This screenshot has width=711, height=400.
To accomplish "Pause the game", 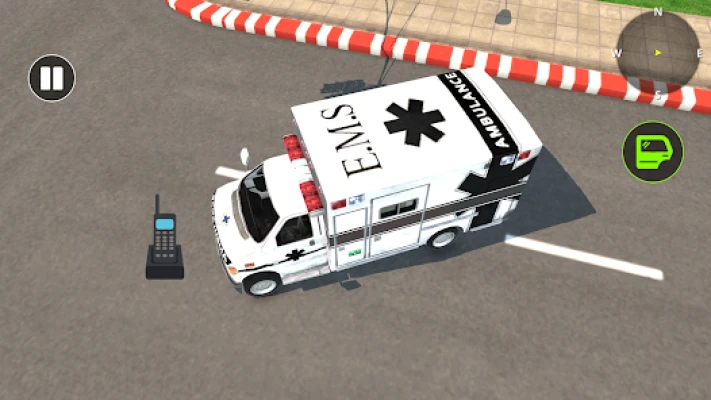I will point(52,77).
